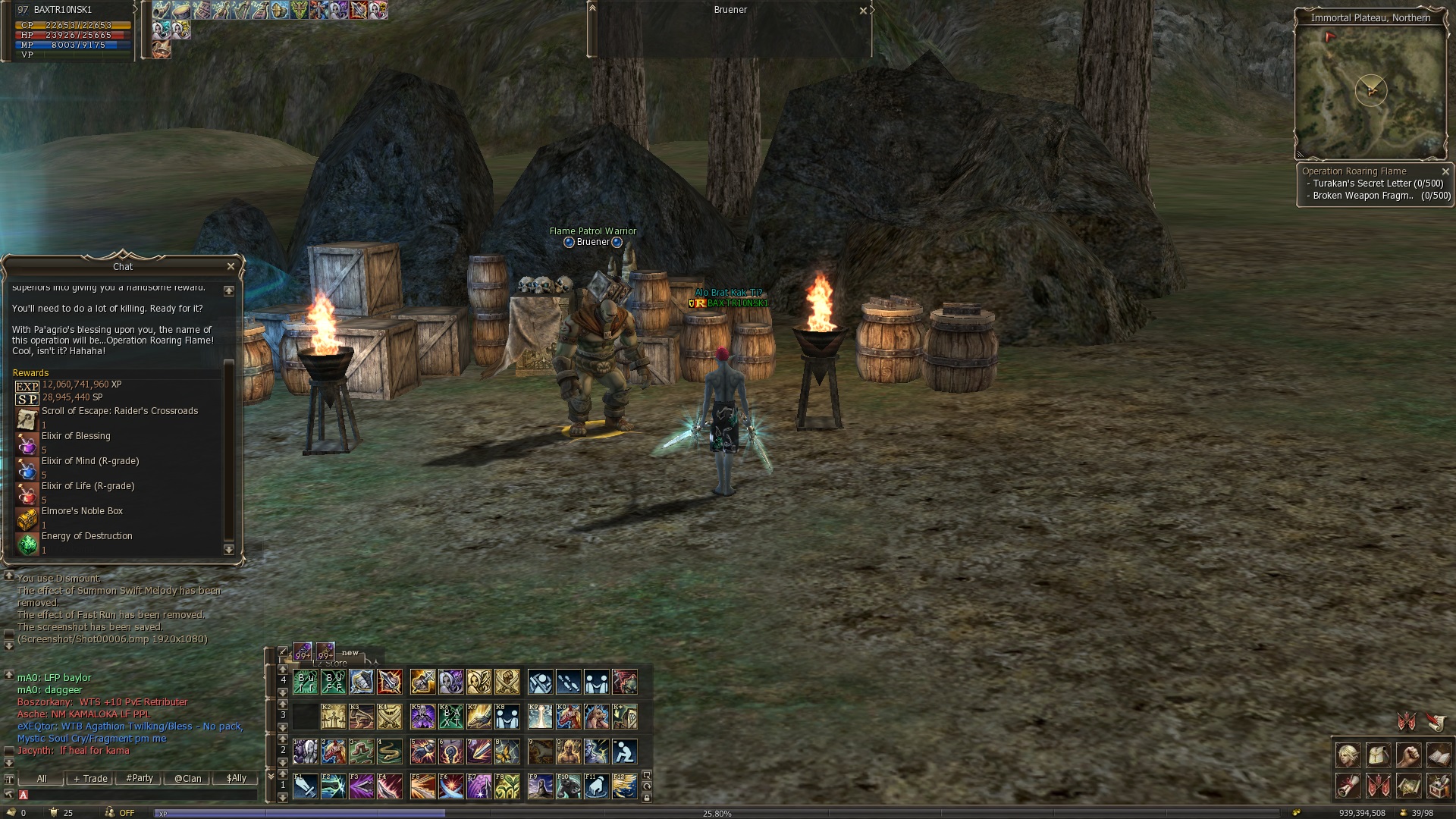The image size is (1456, 819).
Task: Close the Operation Roaring Flame quest tracker
Action: point(1445,171)
